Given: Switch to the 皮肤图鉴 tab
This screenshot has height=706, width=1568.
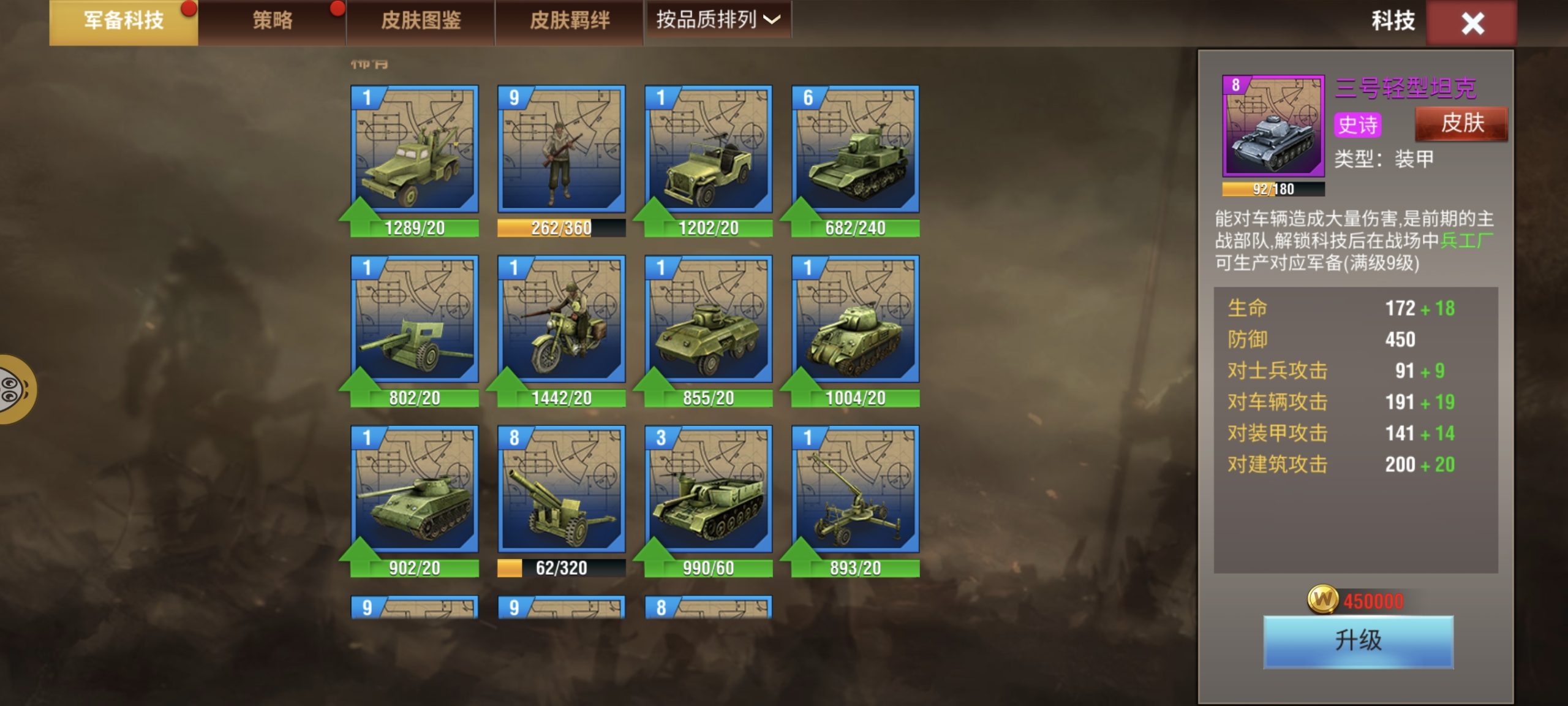Looking at the screenshot, I should (421, 21).
